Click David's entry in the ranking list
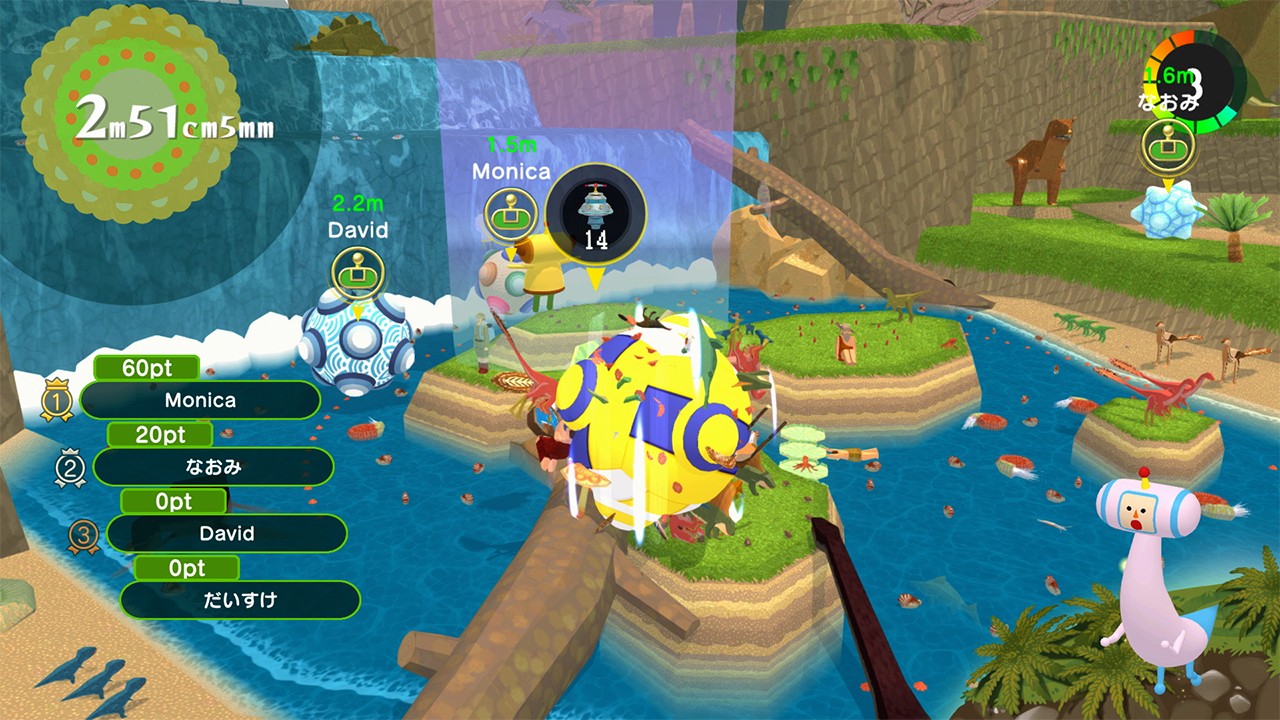 (226, 533)
